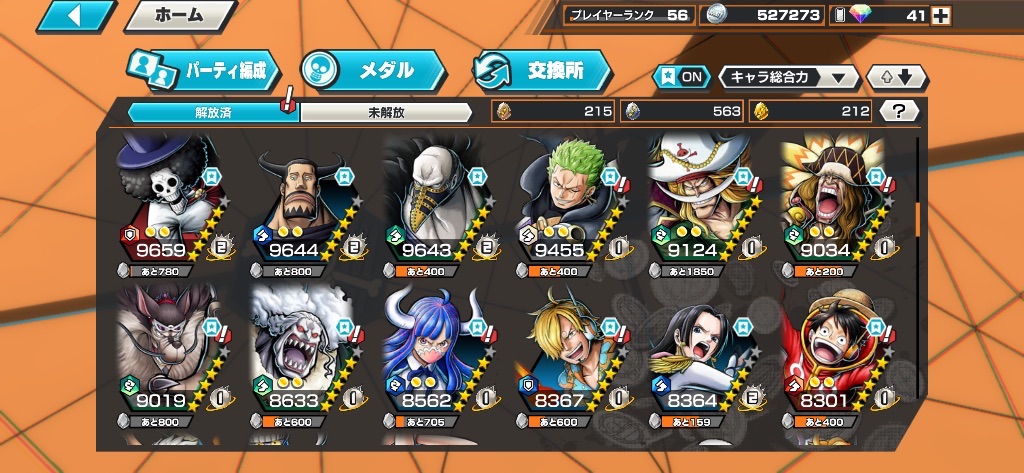Open the 交換所 exchange shop

tap(542, 71)
